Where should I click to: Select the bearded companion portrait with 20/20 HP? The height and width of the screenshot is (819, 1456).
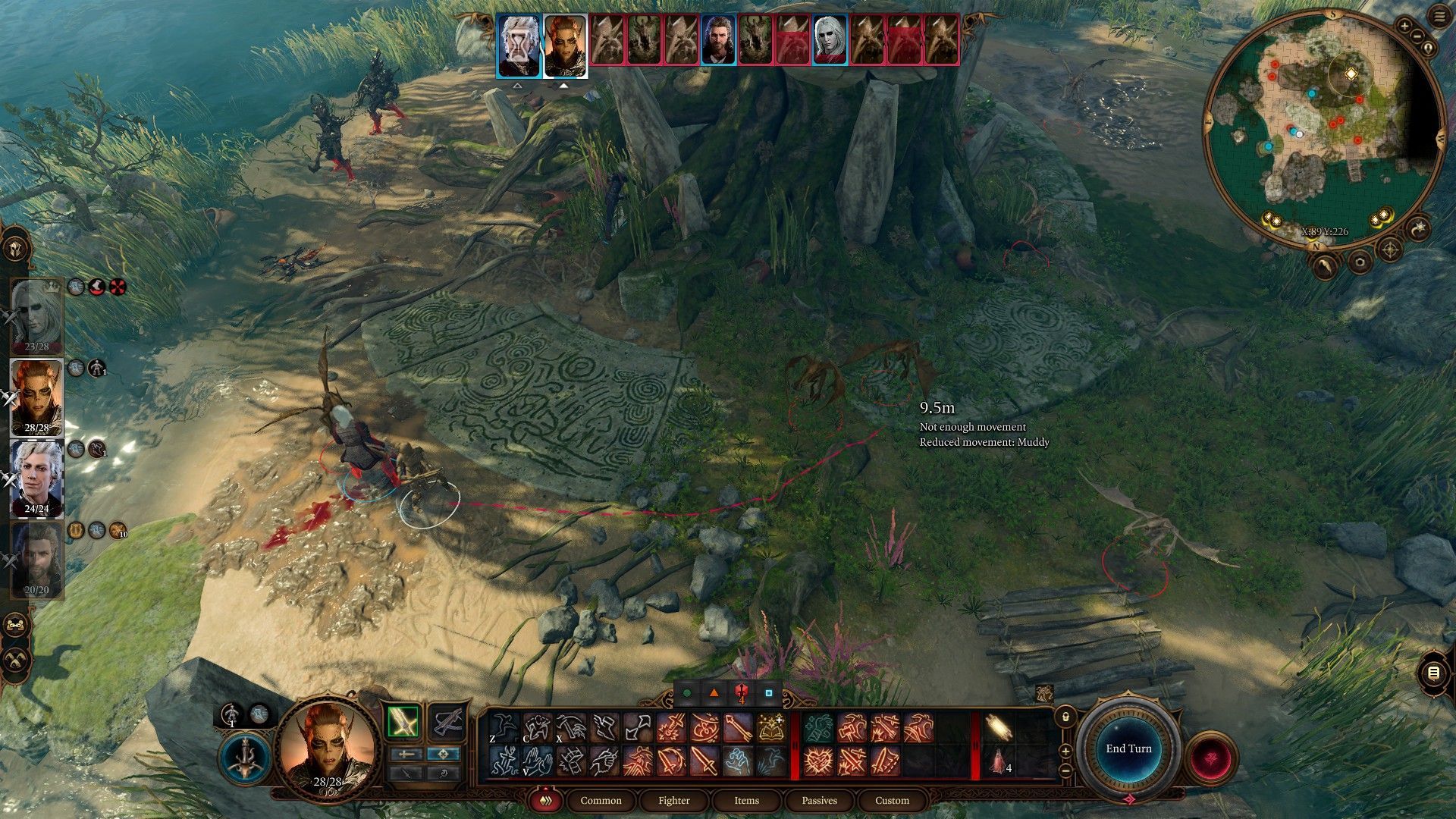click(36, 561)
